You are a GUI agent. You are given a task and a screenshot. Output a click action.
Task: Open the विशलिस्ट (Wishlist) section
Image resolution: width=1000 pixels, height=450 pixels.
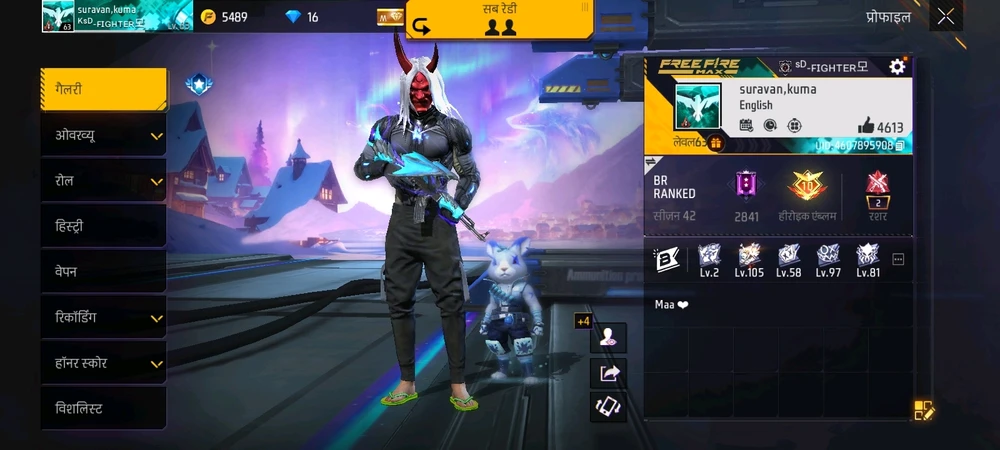click(x=103, y=409)
